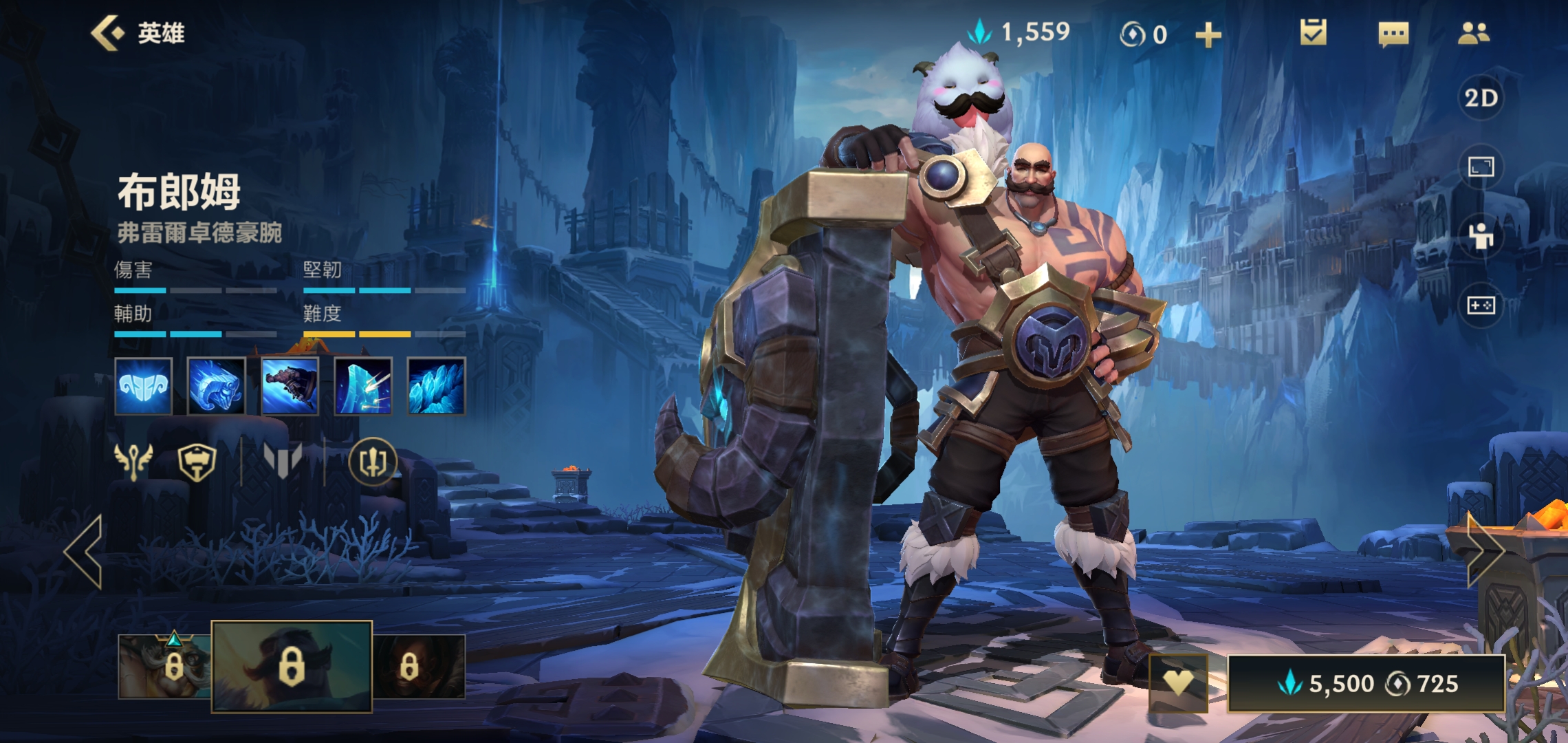Image resolution: width=1568 pixels, height=743 pixels.
Task: Select the ram horns passive ability icon
Action: pyautogui.click(x=143, y=386)
